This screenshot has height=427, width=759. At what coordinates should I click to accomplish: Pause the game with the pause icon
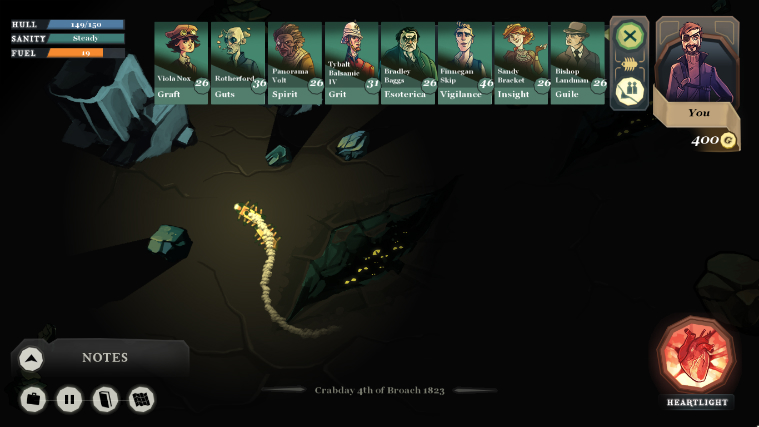(x=69, y=400)
